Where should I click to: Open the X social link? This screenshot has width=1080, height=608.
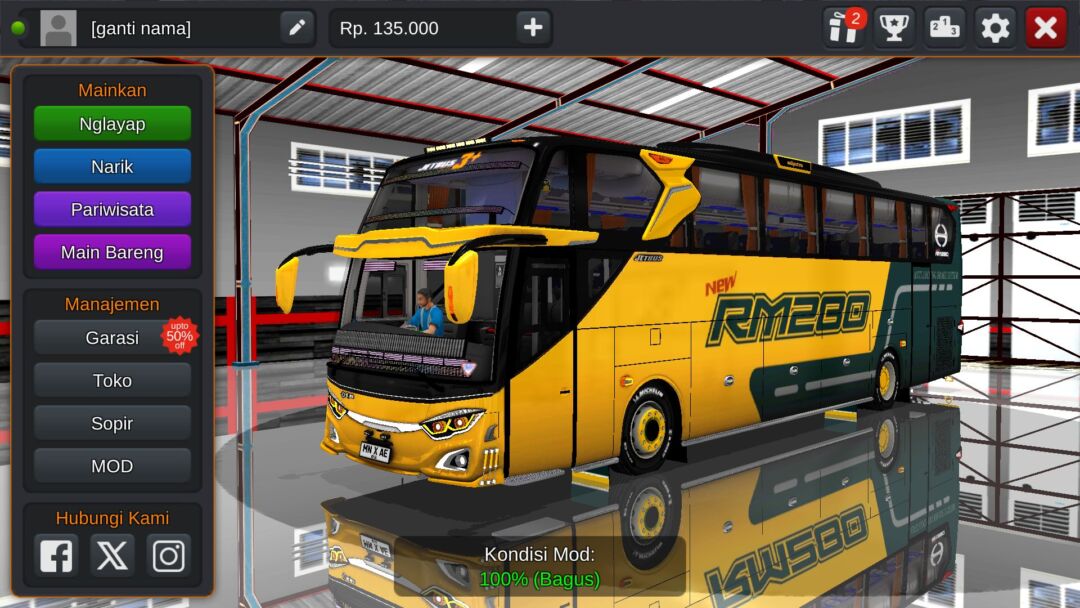coord(112,555)
